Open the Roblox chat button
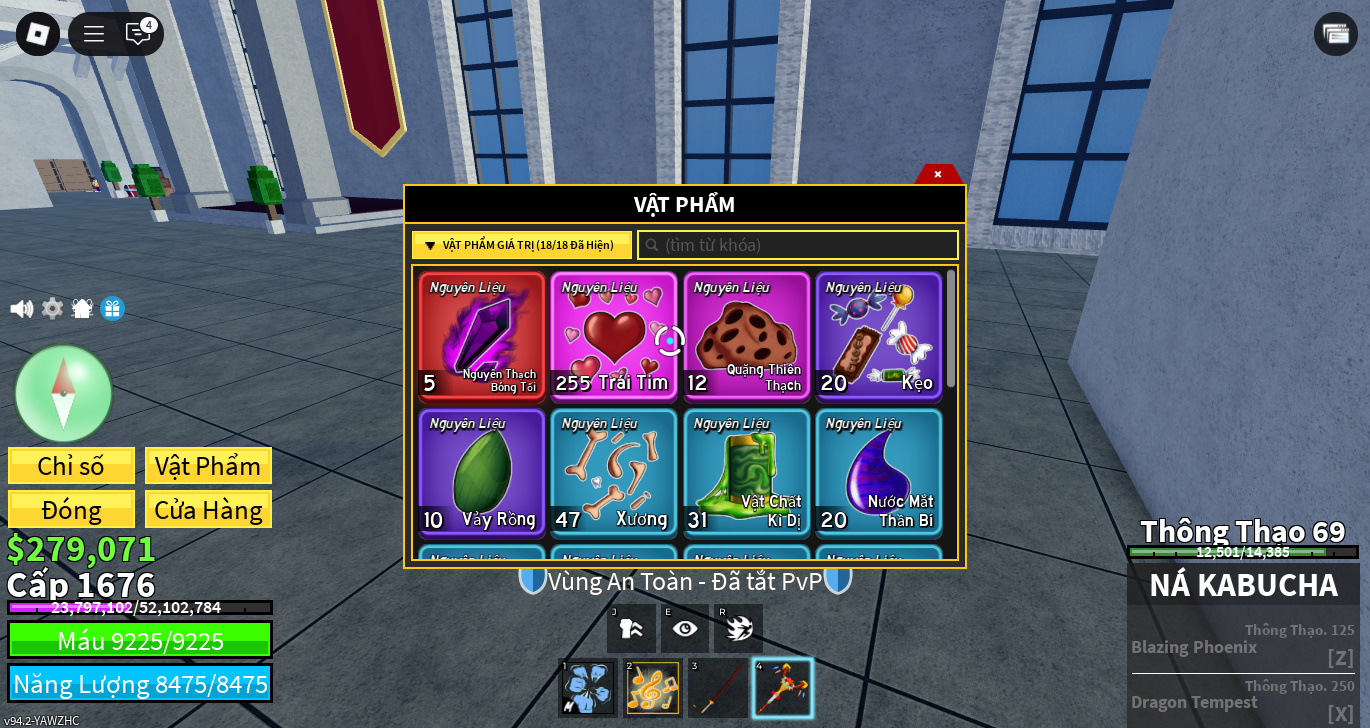 tap(138, 33)
